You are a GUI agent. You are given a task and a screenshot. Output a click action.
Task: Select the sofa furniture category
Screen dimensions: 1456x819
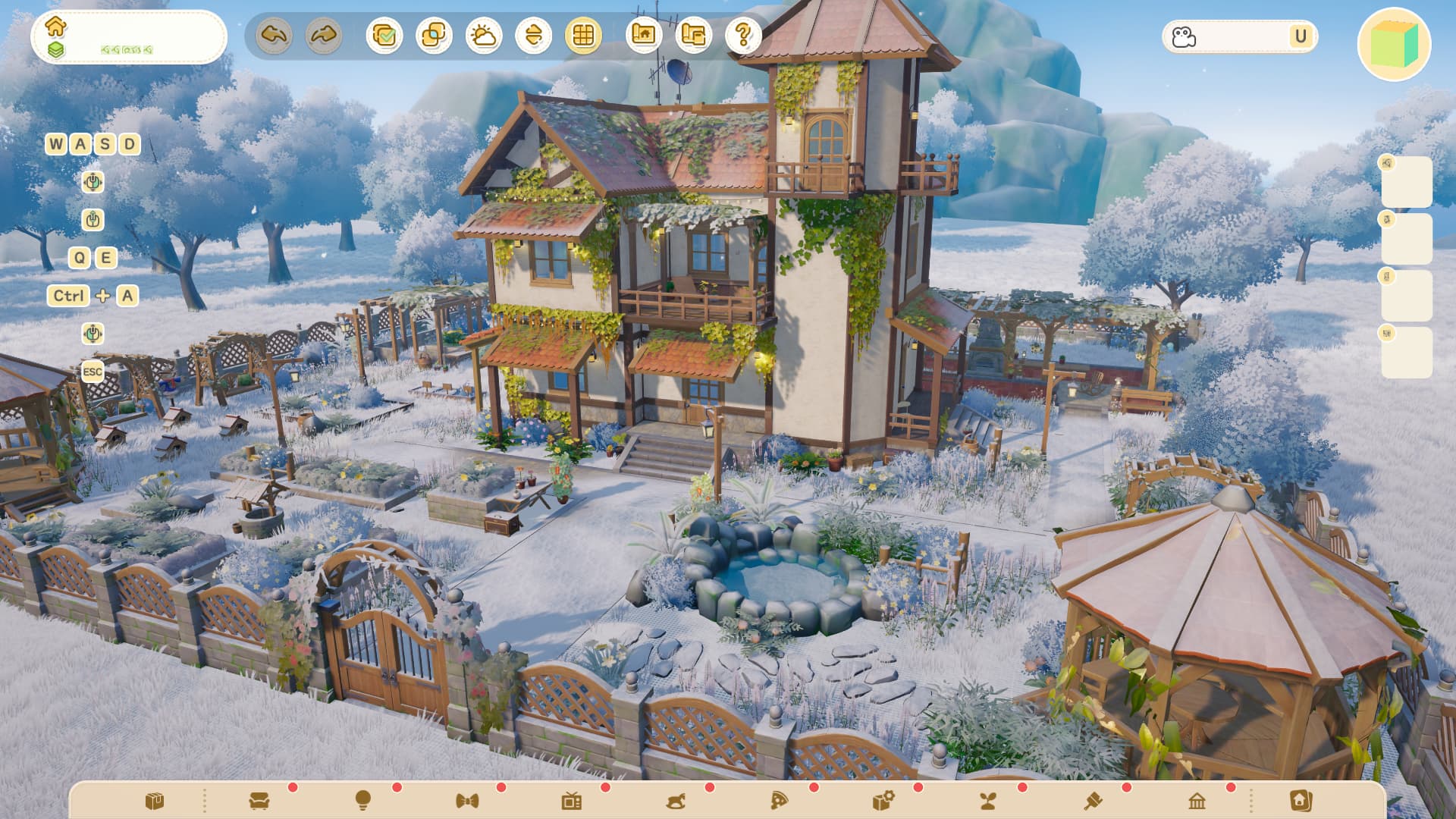click(x=259, y=801)
